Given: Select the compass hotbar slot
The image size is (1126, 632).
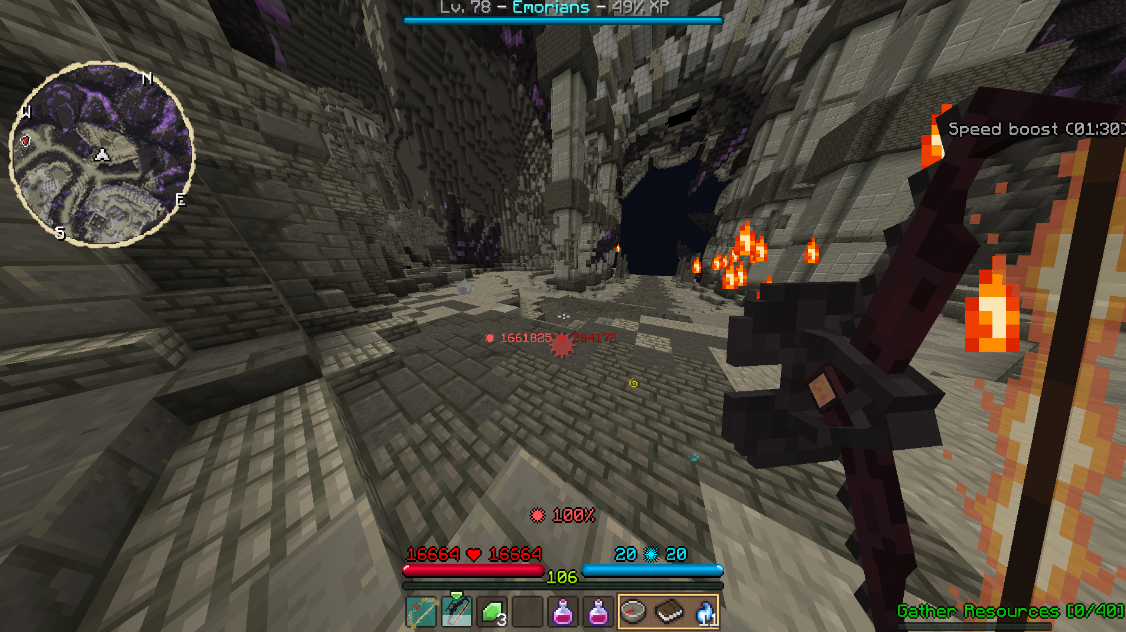Looking at the screenshot, I should 633,611.
